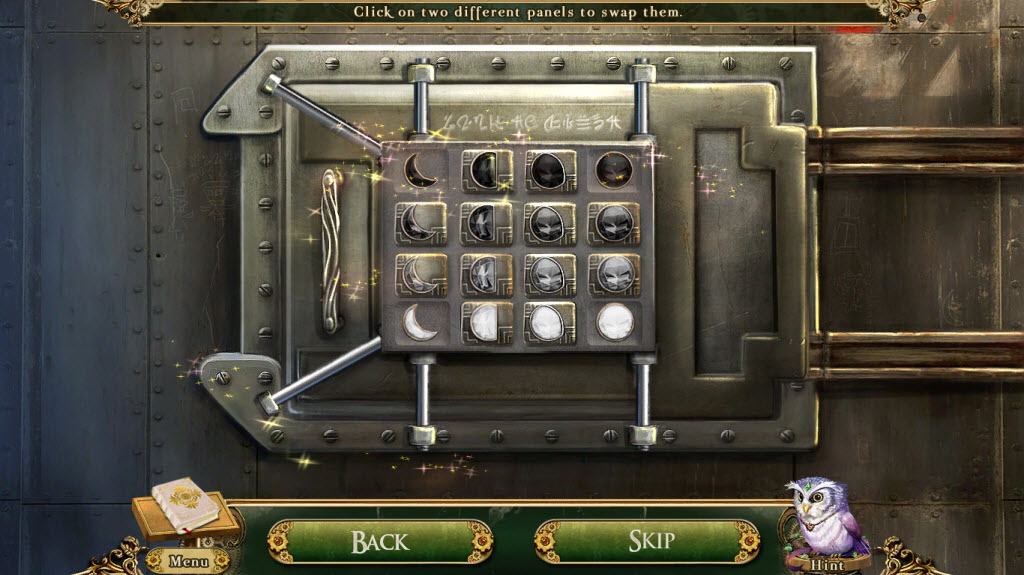Select the black full moon panel
The image size is (1024, 575).
coord(613,170)
